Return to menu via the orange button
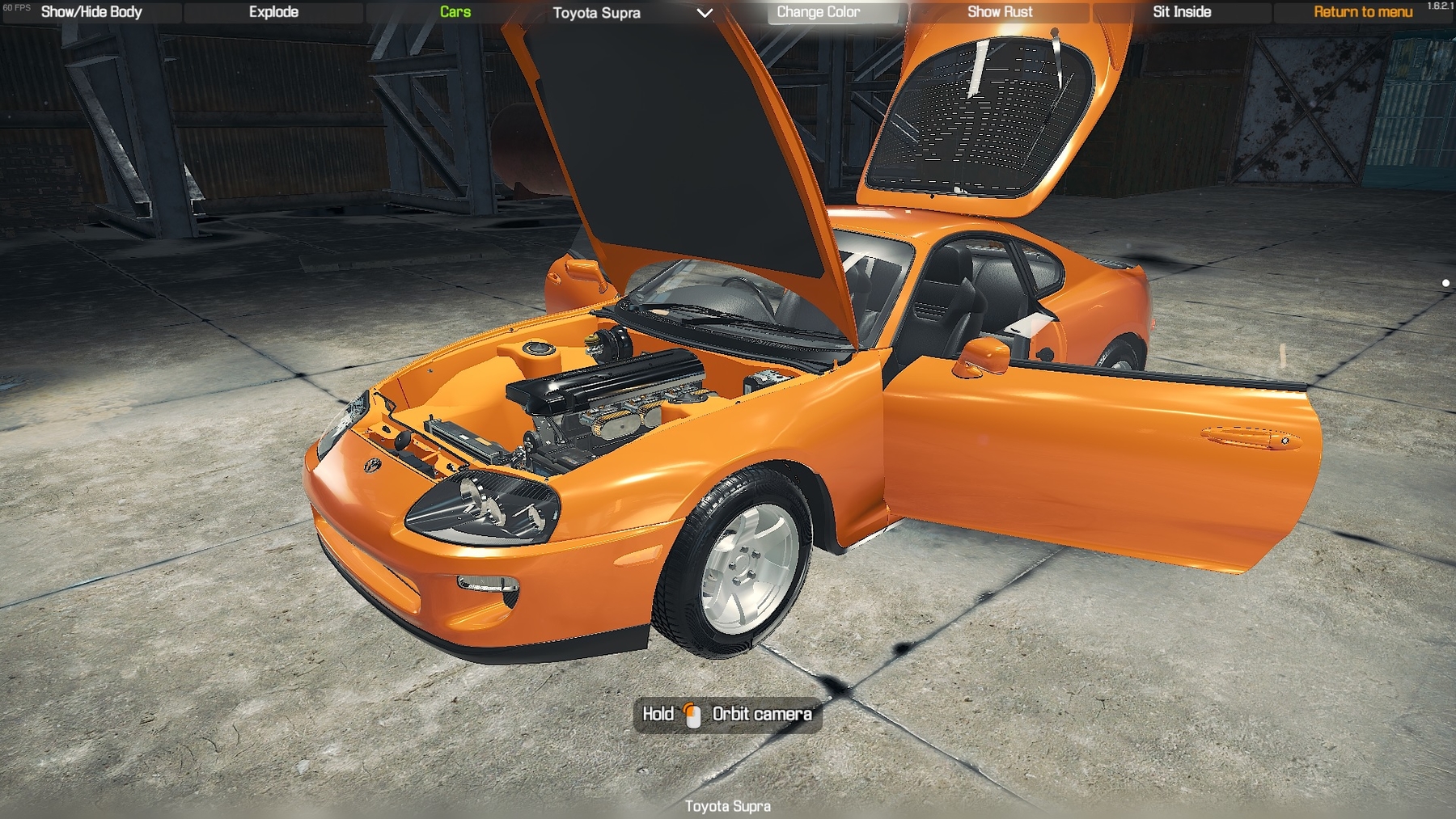The width and height of the screenshot is (1456, 819). tap(1363, 12)
